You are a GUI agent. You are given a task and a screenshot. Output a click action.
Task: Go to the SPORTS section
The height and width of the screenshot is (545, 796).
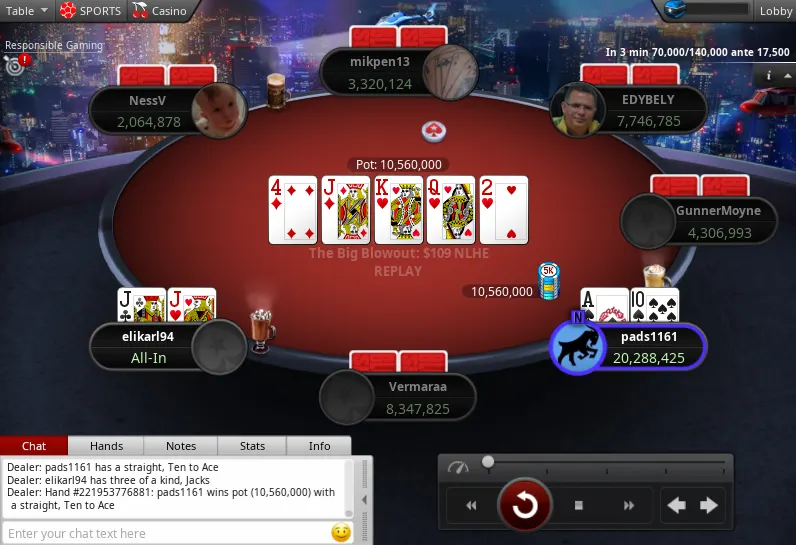point(90,11)
